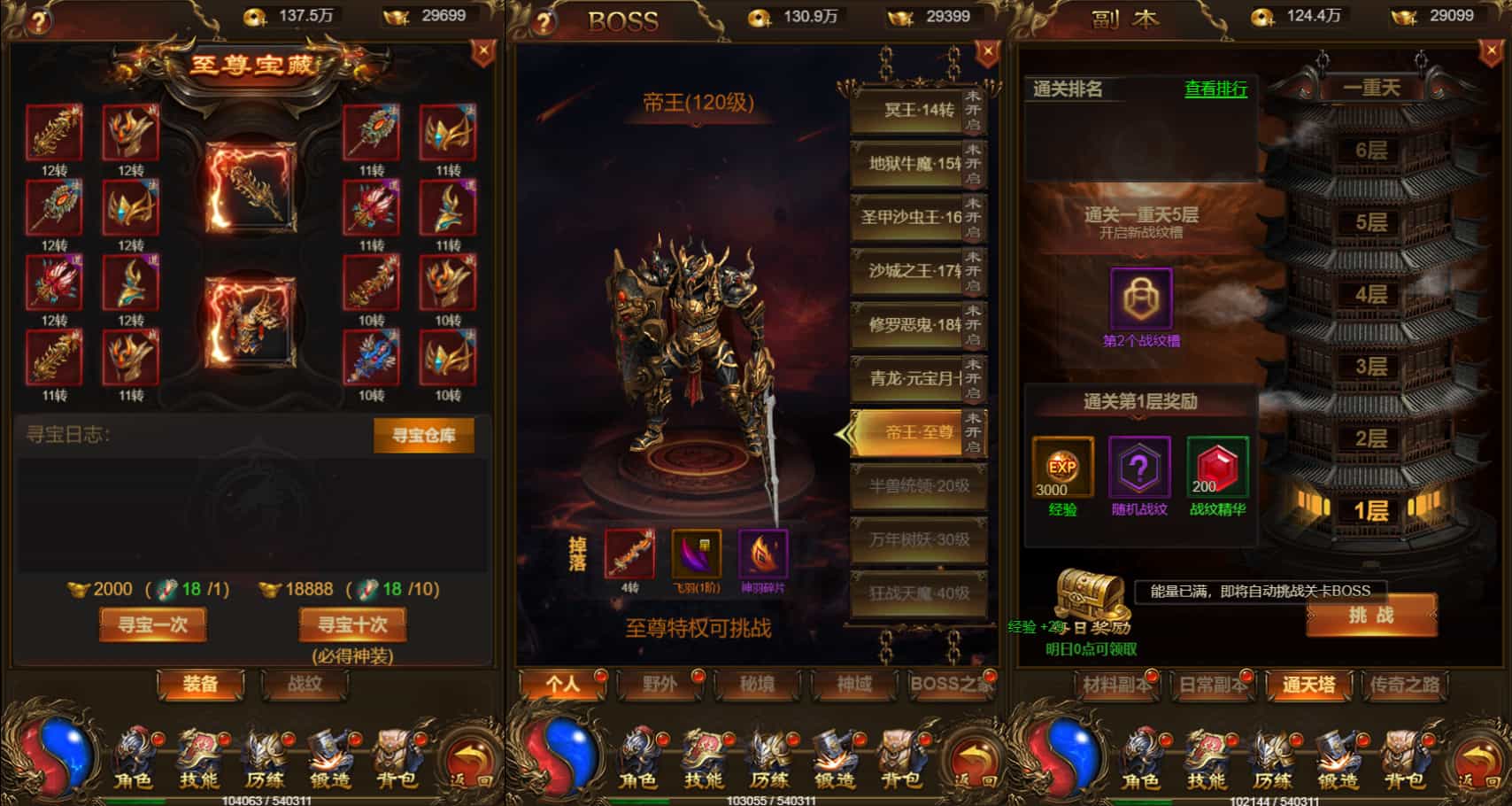Open the 秘境 boss tab

757,684
